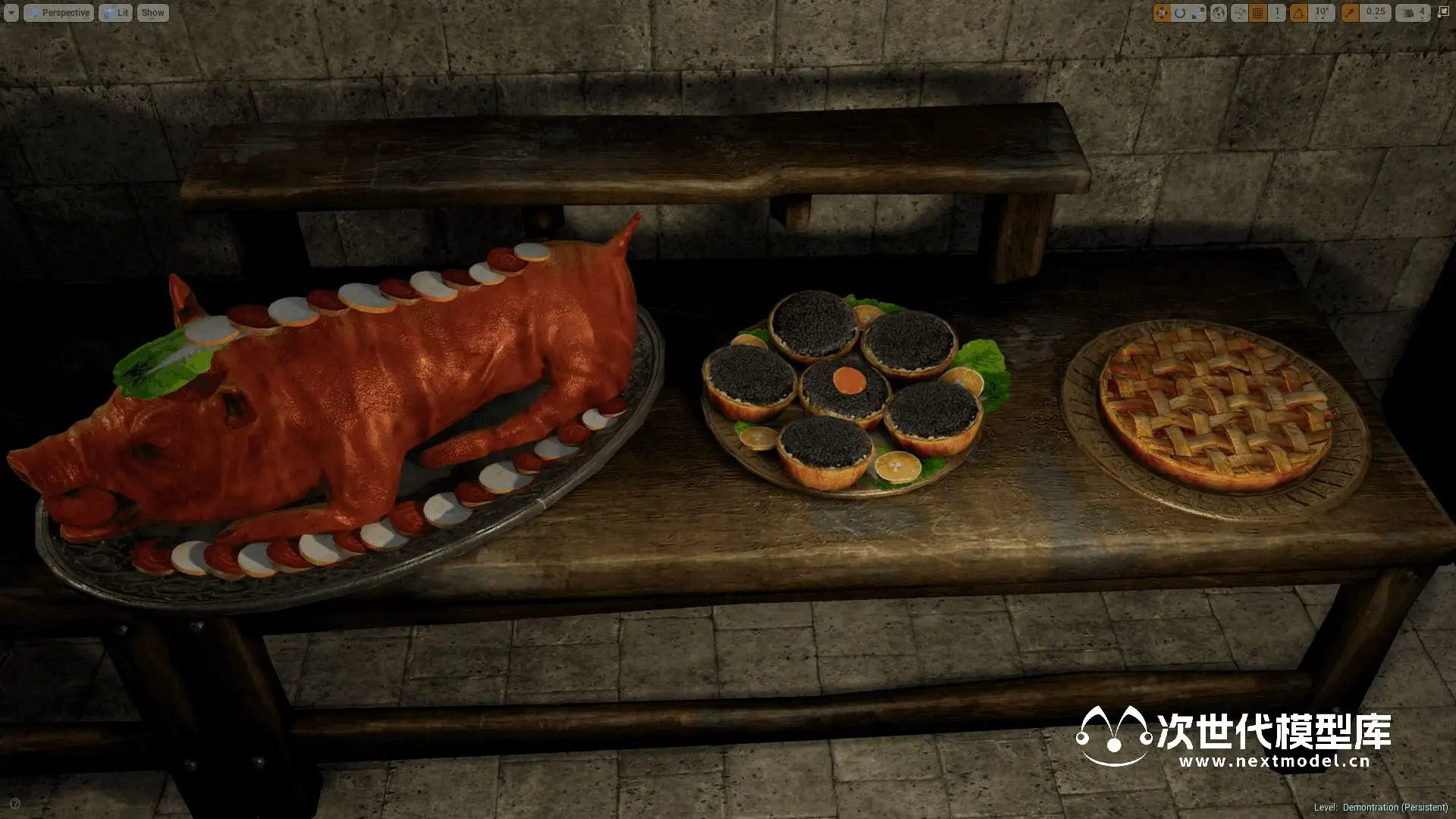Adjust the camera speed setting
Screen dimensions: 1456x819
[1412, 13]
